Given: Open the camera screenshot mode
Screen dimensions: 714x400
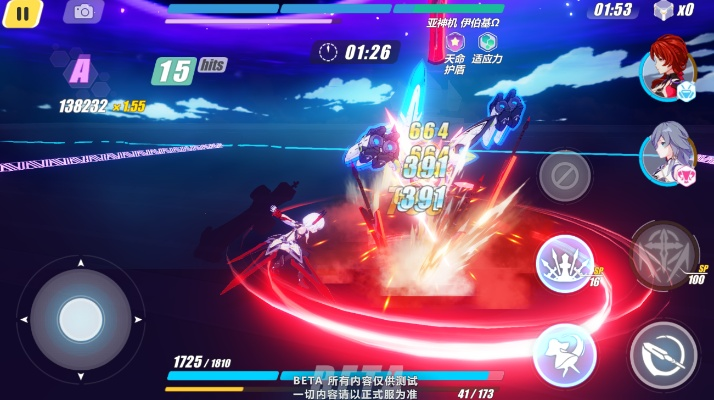Looking at the screenshot, I should (x=83, y=11).
